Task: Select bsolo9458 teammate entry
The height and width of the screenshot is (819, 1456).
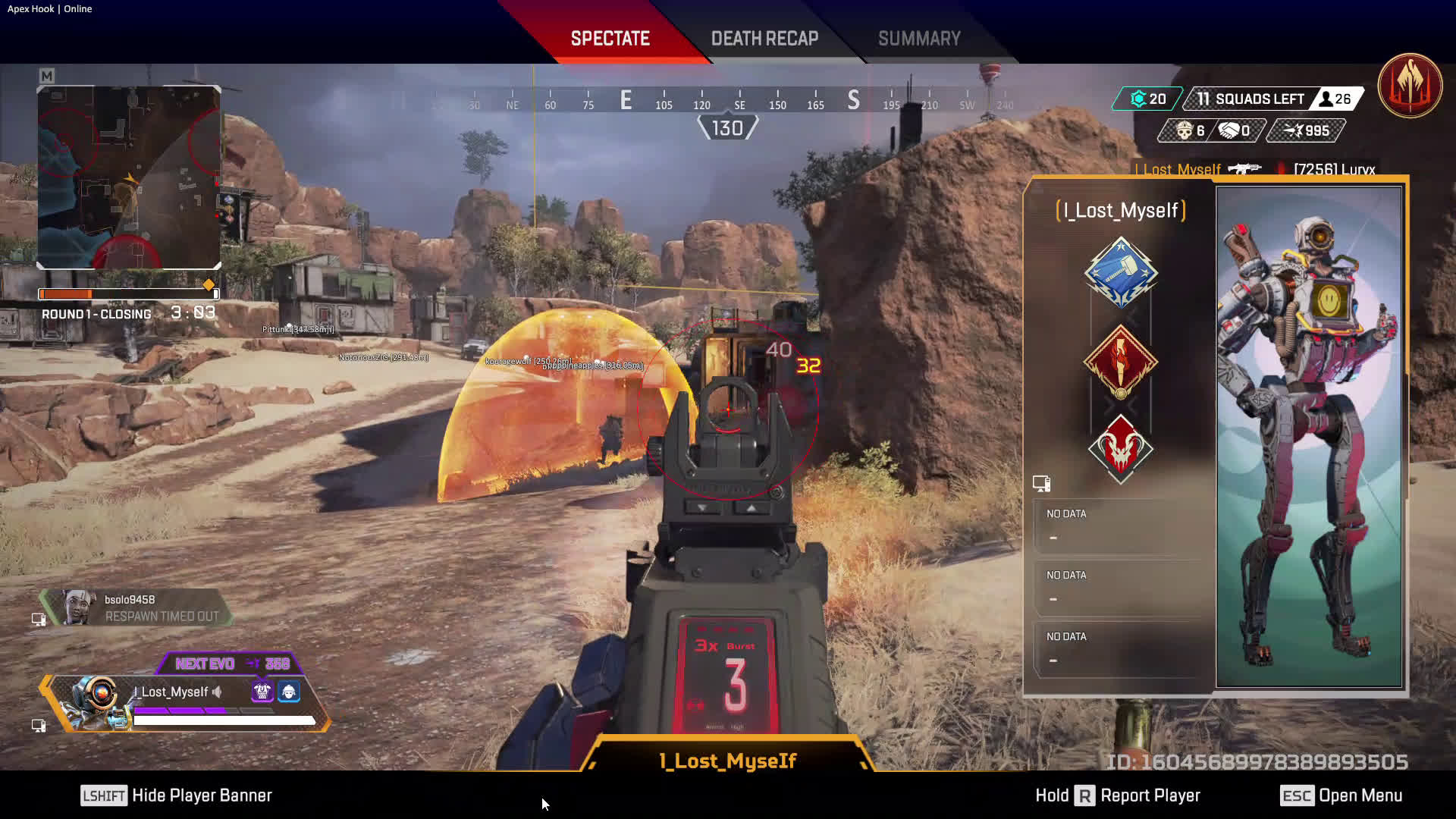Action: (136, 607)
